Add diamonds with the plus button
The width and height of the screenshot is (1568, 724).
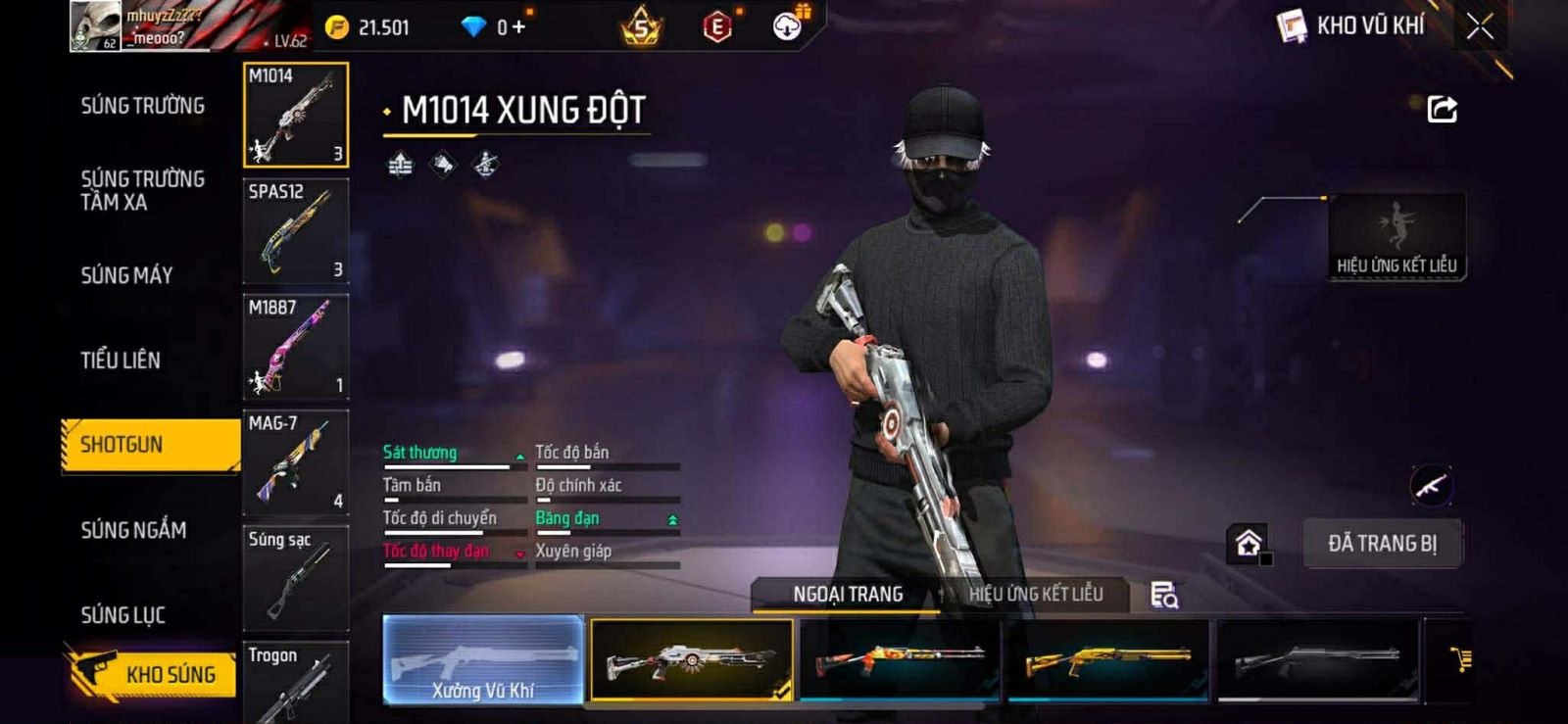tap(518, 27)
